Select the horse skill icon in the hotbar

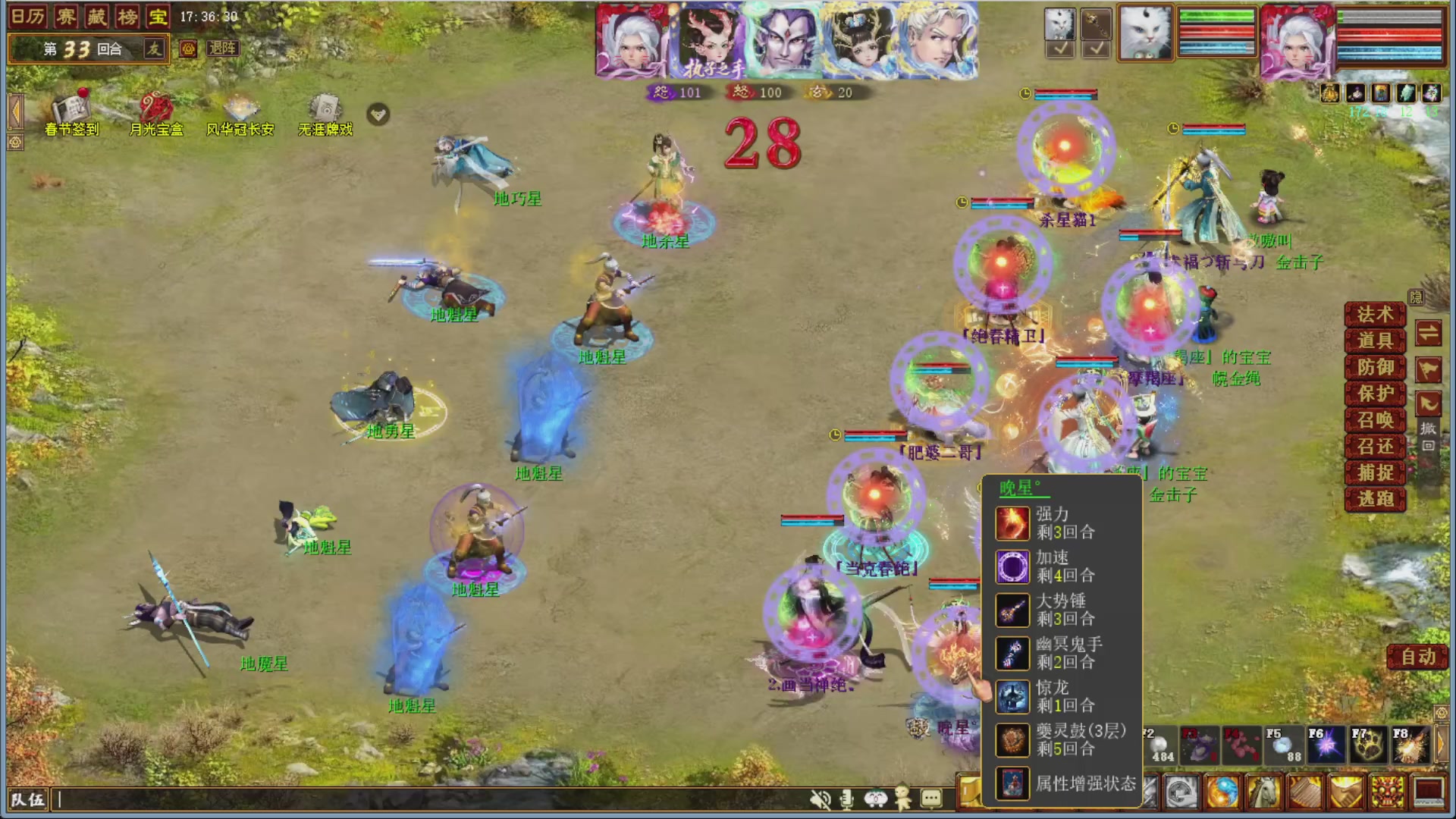click(x=1263, y=790)
